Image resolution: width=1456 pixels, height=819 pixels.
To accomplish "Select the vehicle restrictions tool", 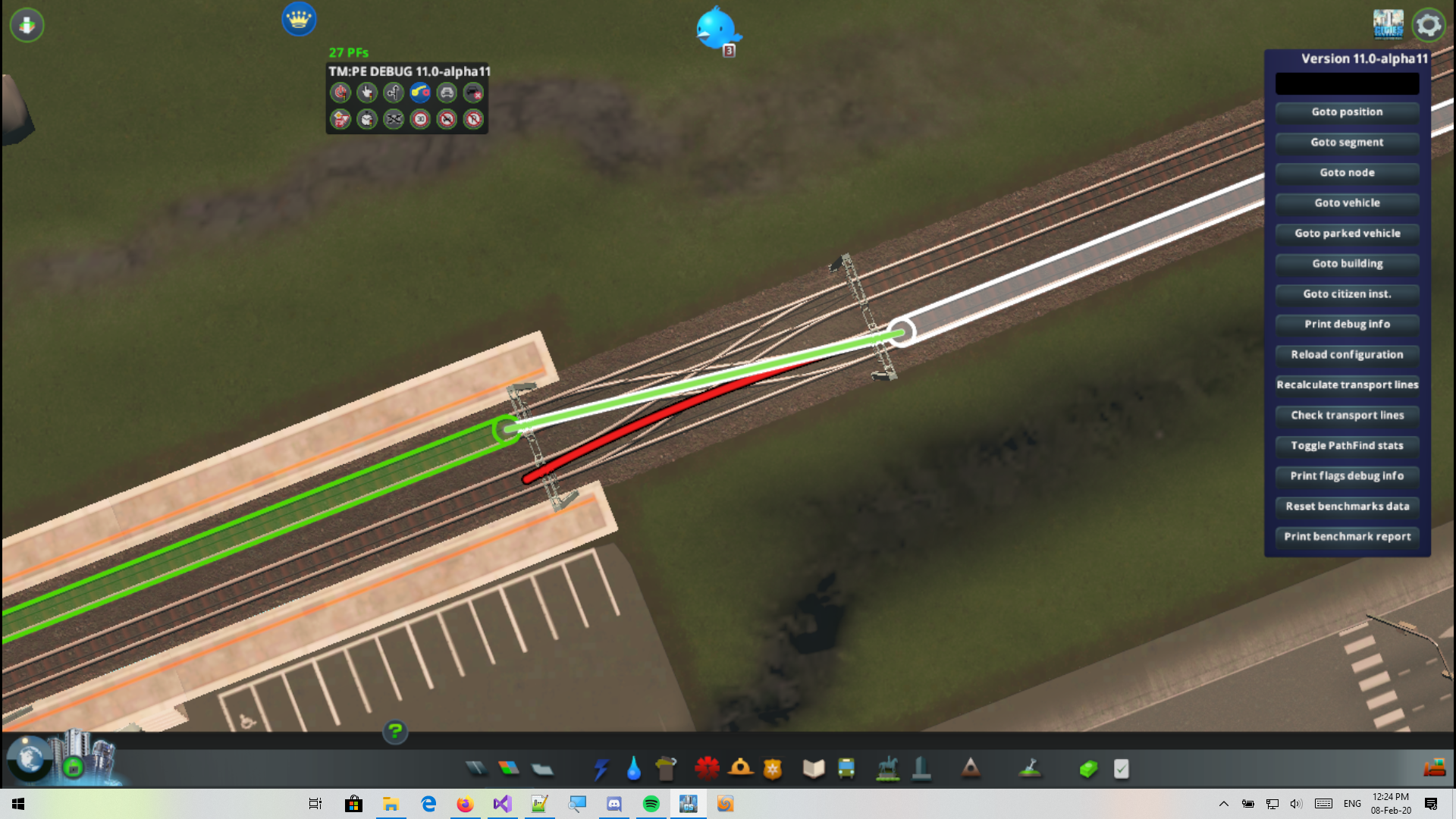I will (446, 119).
